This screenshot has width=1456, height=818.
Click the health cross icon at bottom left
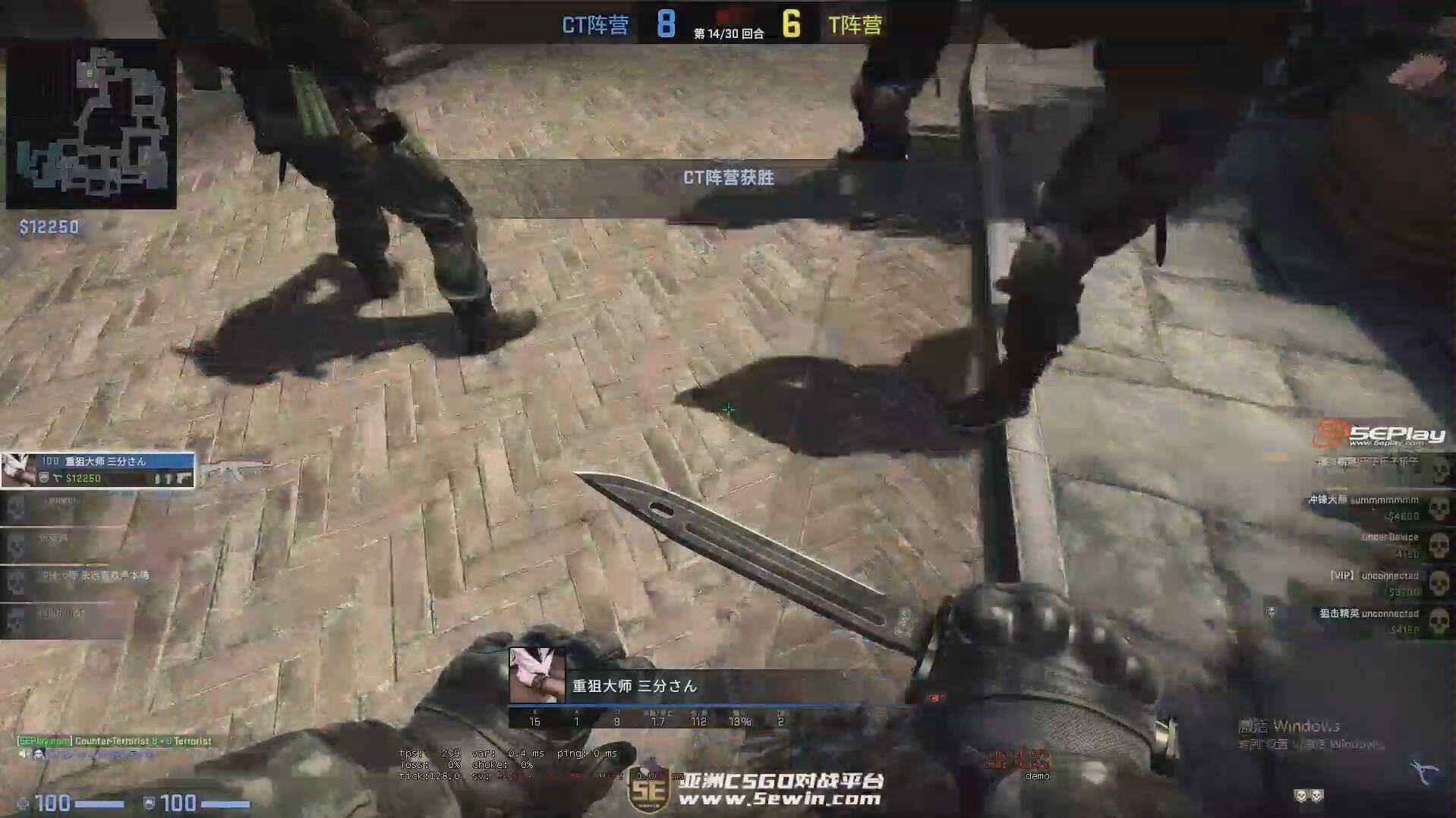[23, 803]
